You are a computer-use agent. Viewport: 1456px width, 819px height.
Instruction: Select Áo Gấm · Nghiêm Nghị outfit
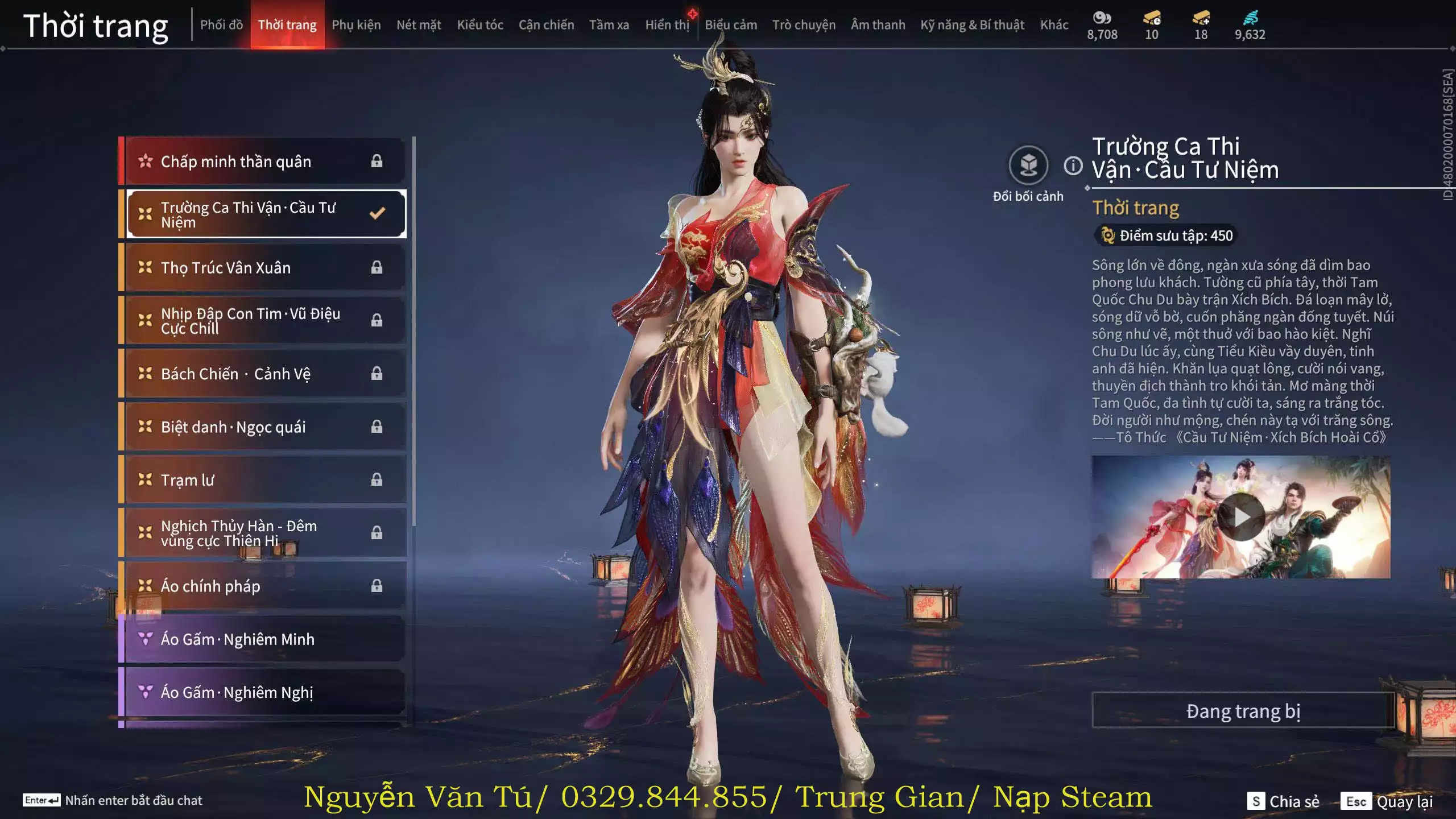[264, 692]
